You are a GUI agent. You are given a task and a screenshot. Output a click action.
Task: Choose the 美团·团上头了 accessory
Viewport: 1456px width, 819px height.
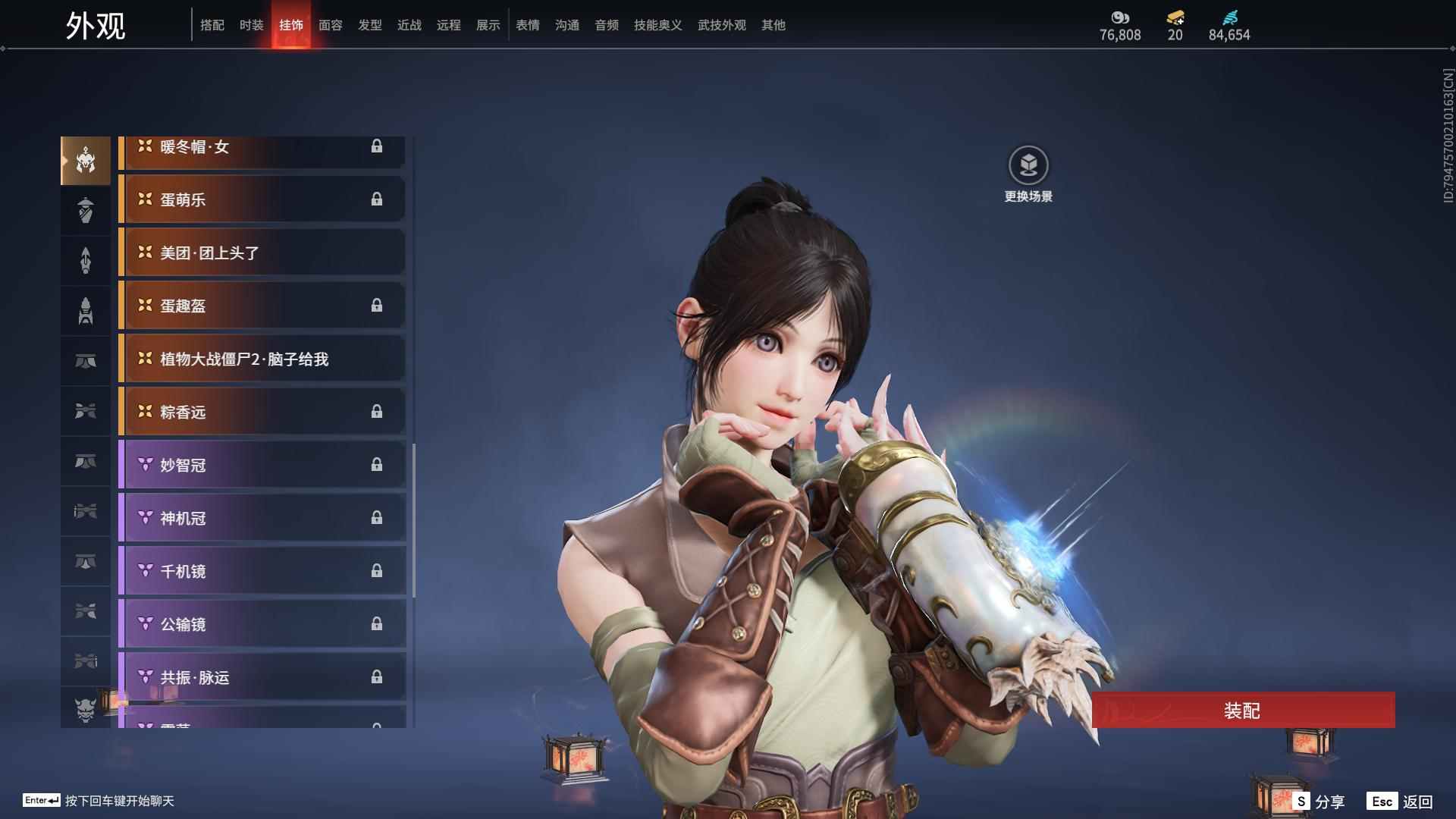(262, 253)
